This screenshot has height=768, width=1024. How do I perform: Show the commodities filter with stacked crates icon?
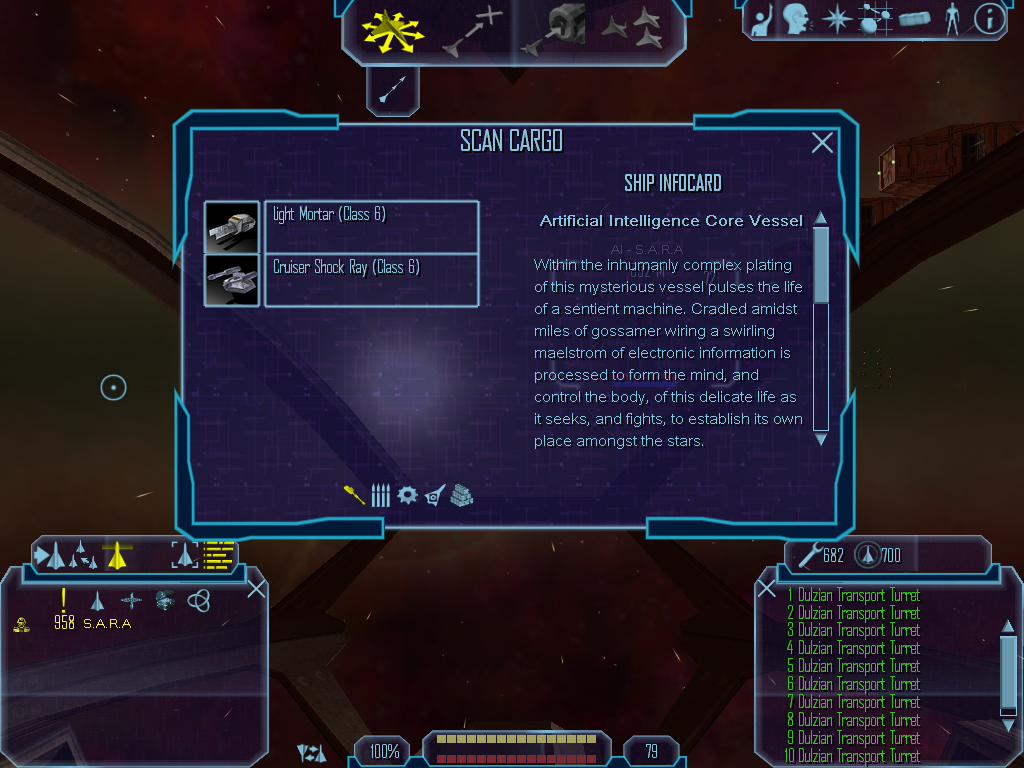[x=461, y=495]
